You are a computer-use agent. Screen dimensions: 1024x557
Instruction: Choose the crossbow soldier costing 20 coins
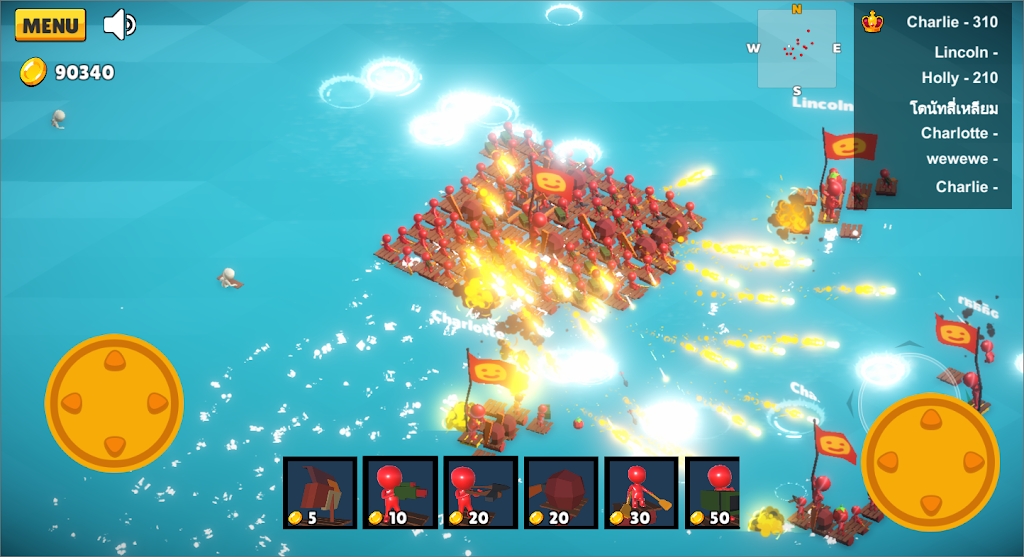(x=481, y=492)
